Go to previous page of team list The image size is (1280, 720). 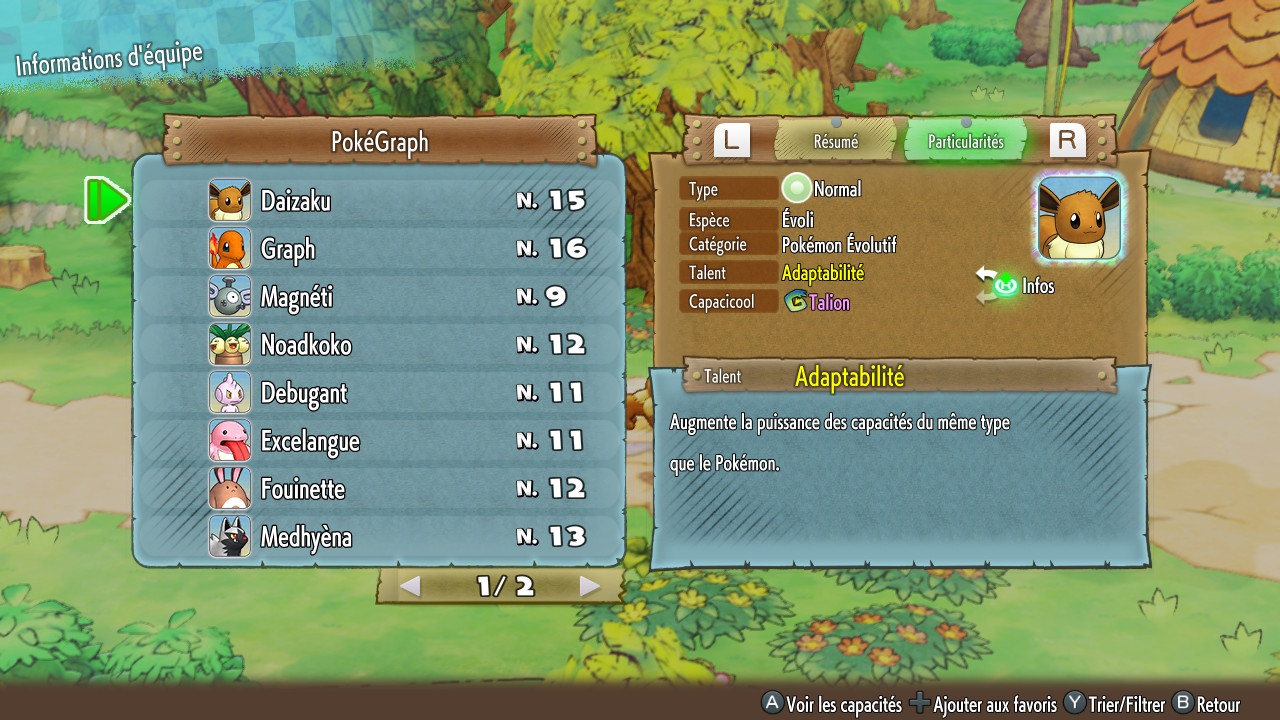coord(410,587)
